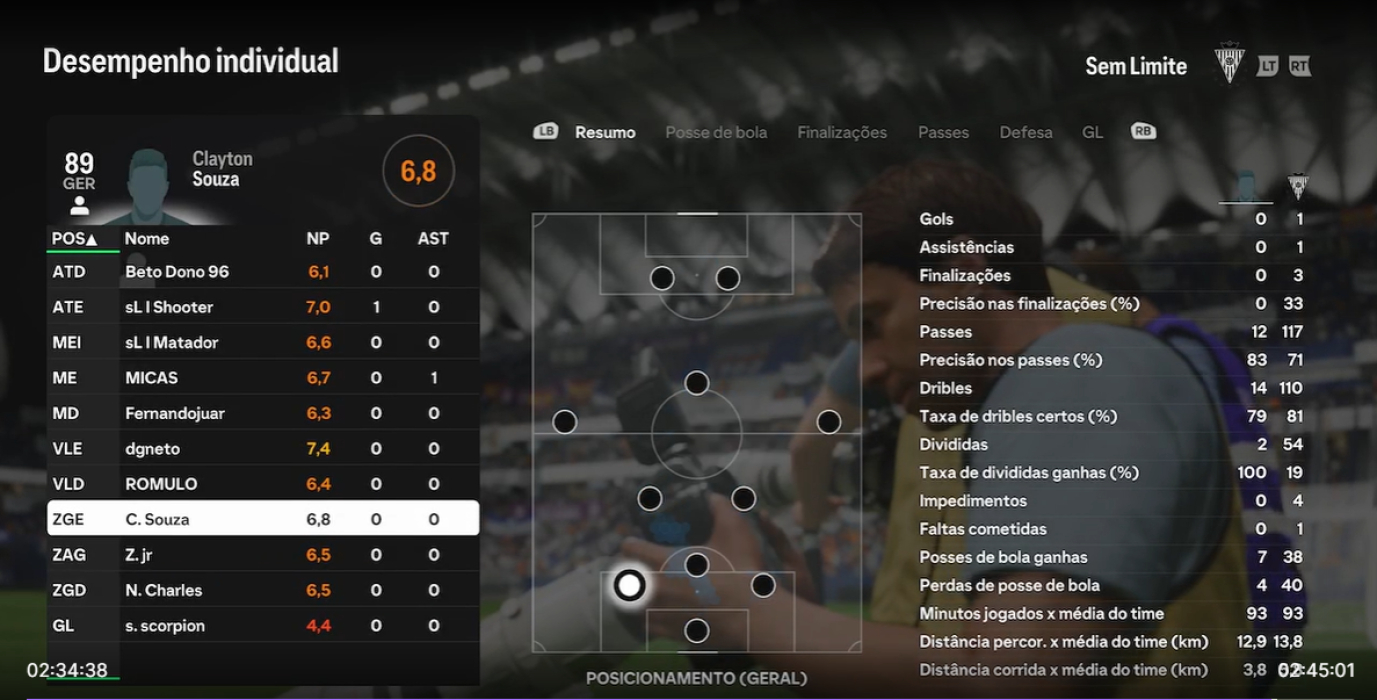This screenshot has width=1377, height=700.
Task: Show the Finalizações tab
Action: click(842, 132)
